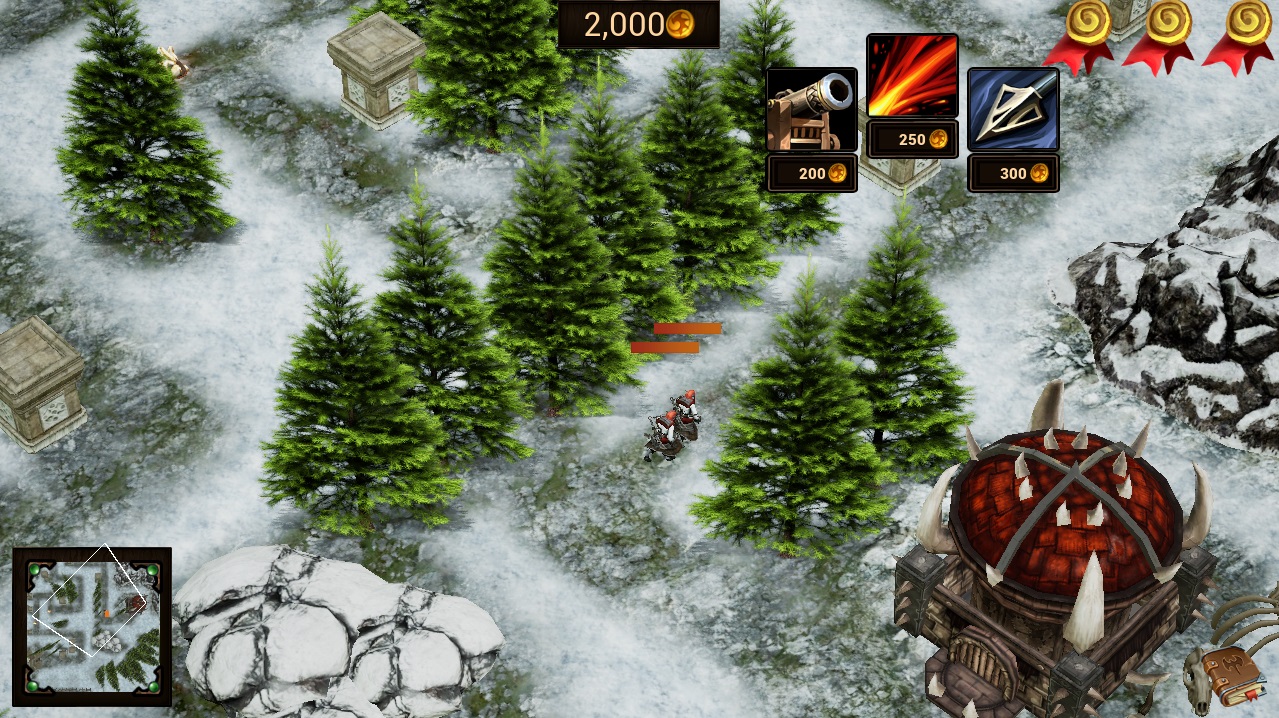Select the cannon tower icon

coord(811,109)
